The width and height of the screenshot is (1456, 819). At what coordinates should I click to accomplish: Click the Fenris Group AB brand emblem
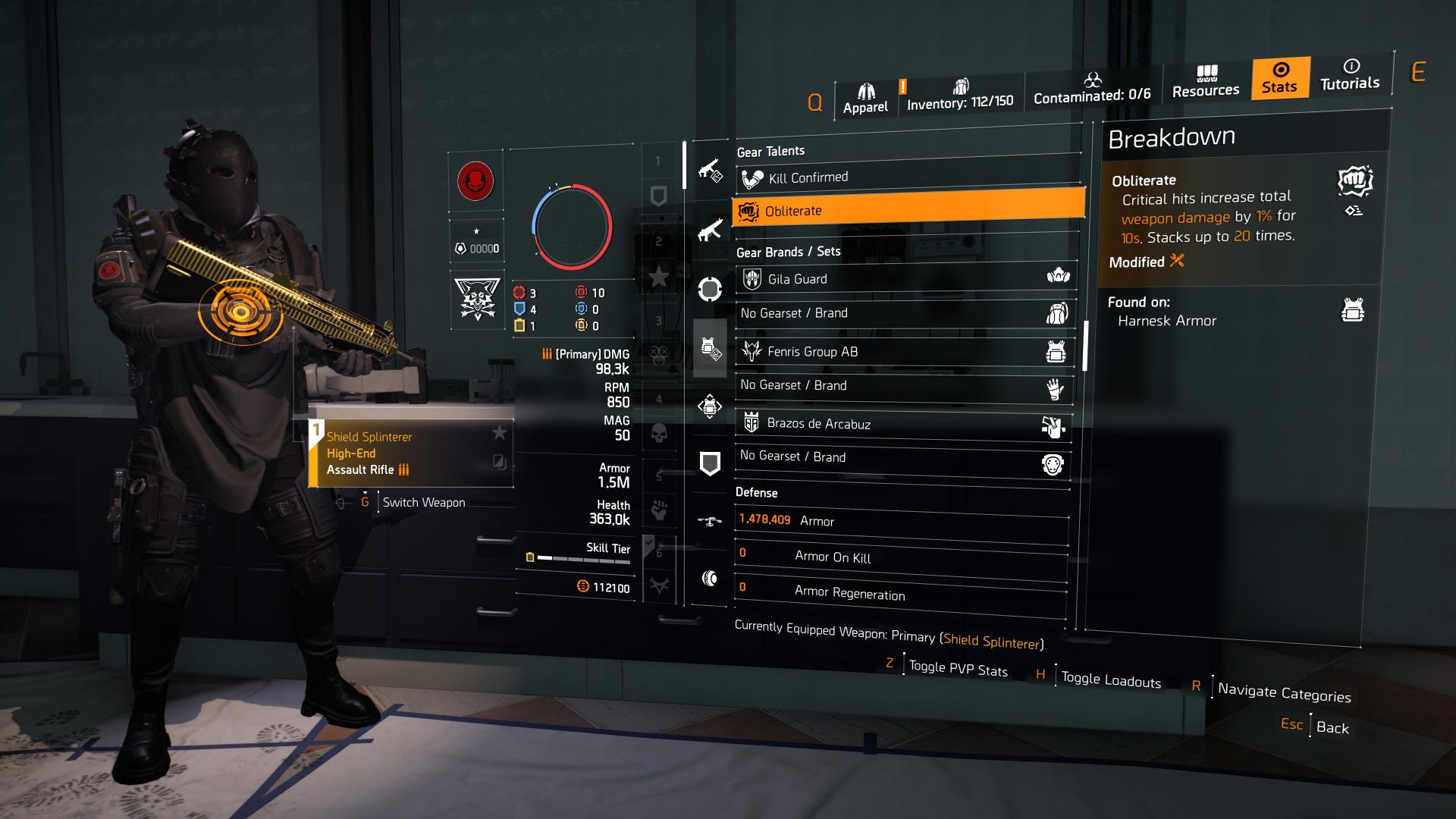click(x=751, y=349)
